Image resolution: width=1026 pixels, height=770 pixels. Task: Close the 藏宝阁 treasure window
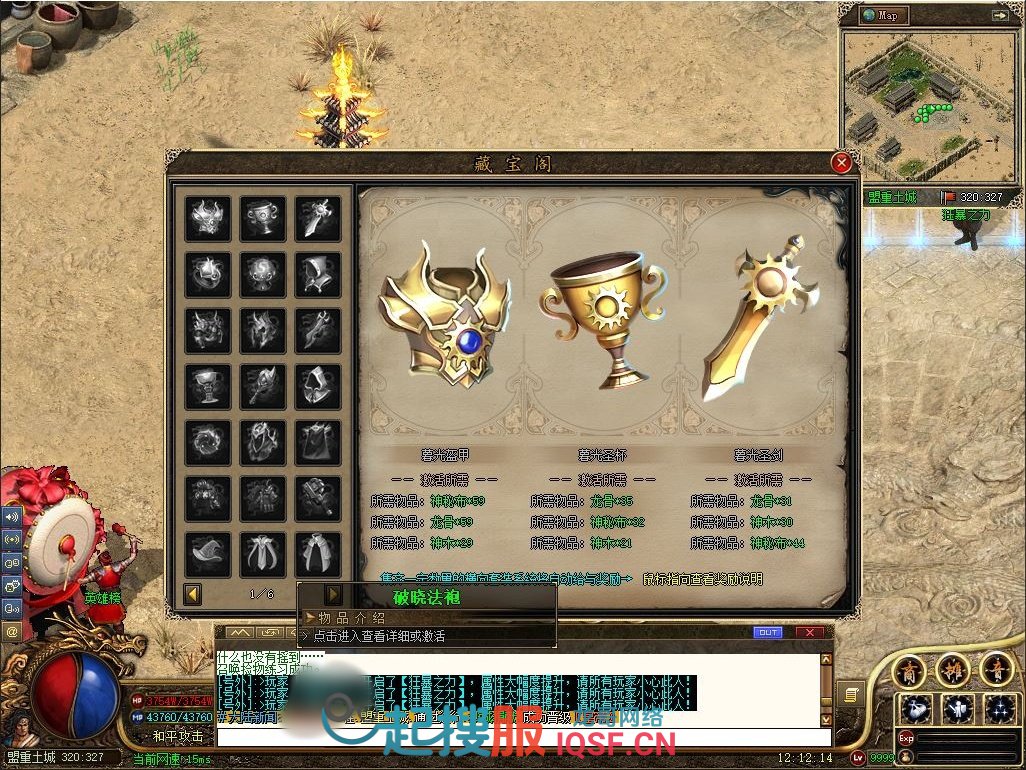point(842,163)
